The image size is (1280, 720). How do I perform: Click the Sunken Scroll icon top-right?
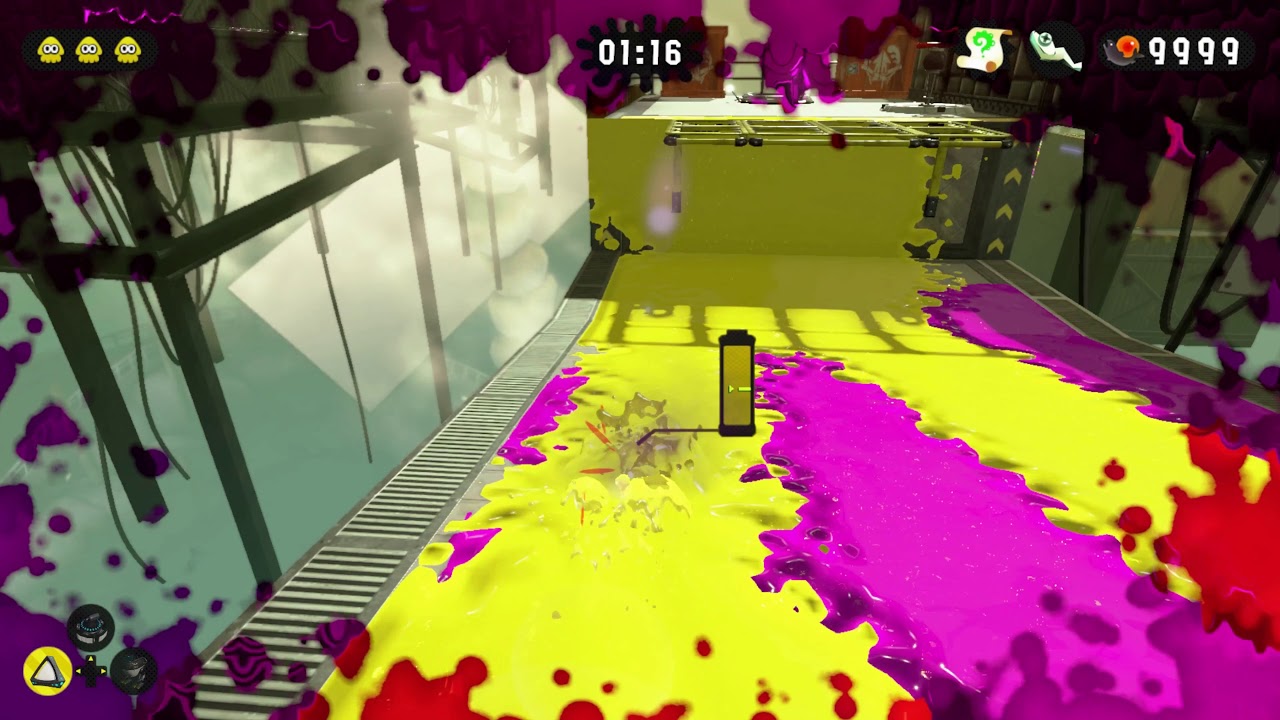(983, 47)
